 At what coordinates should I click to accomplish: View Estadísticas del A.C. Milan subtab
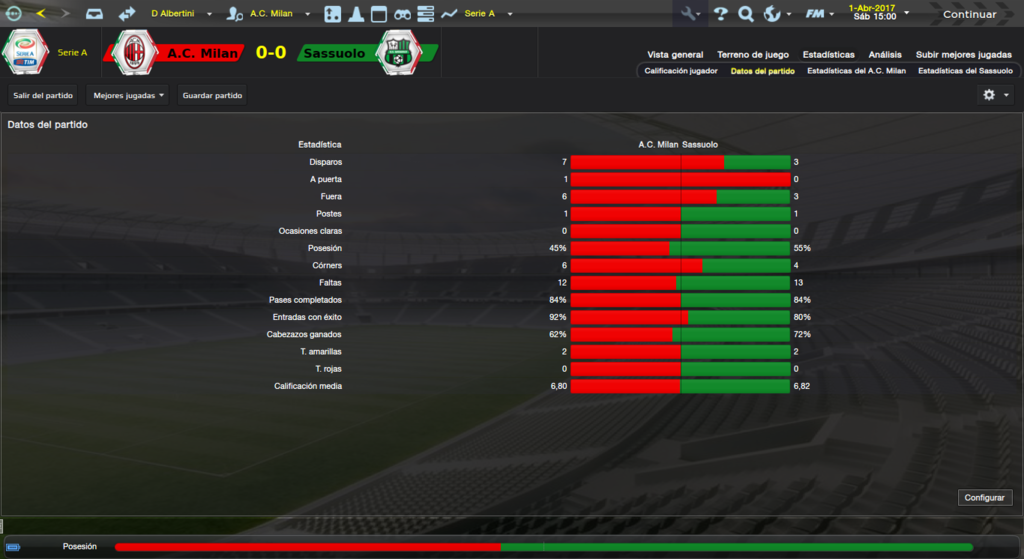pyautogui.click(x=856, y=71)
